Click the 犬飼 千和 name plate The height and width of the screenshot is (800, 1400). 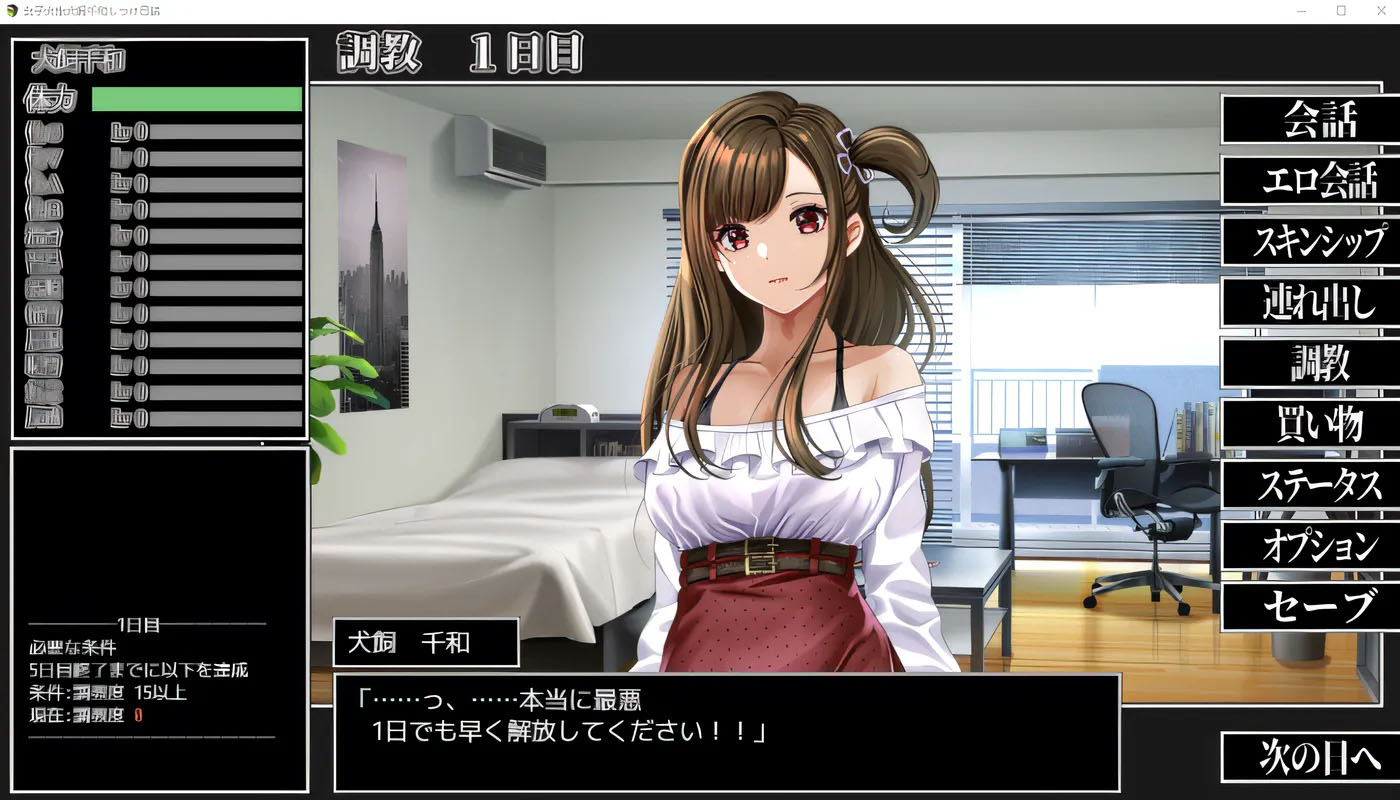424,642
